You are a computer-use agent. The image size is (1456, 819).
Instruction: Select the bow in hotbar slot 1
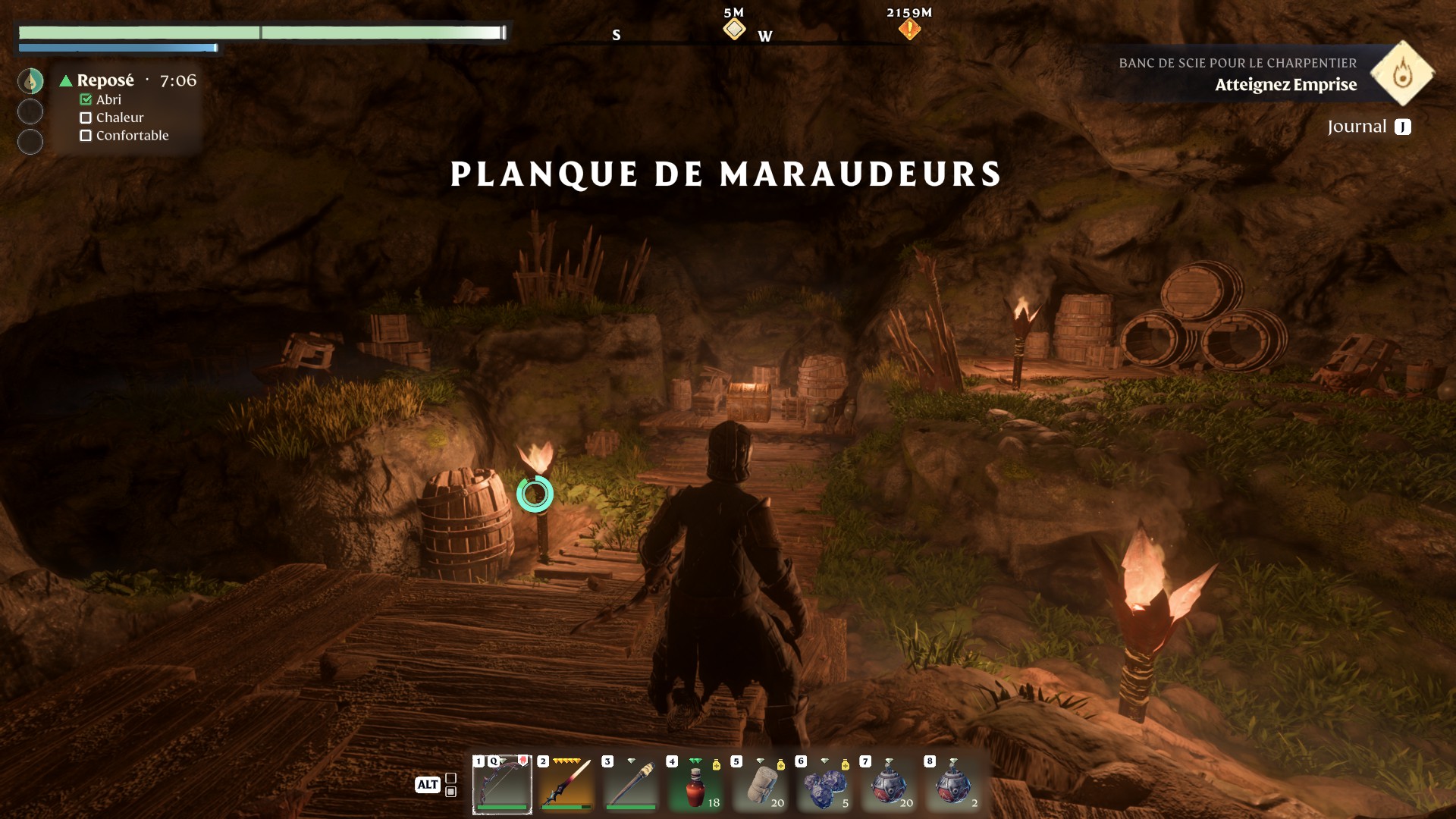(502, 785)
